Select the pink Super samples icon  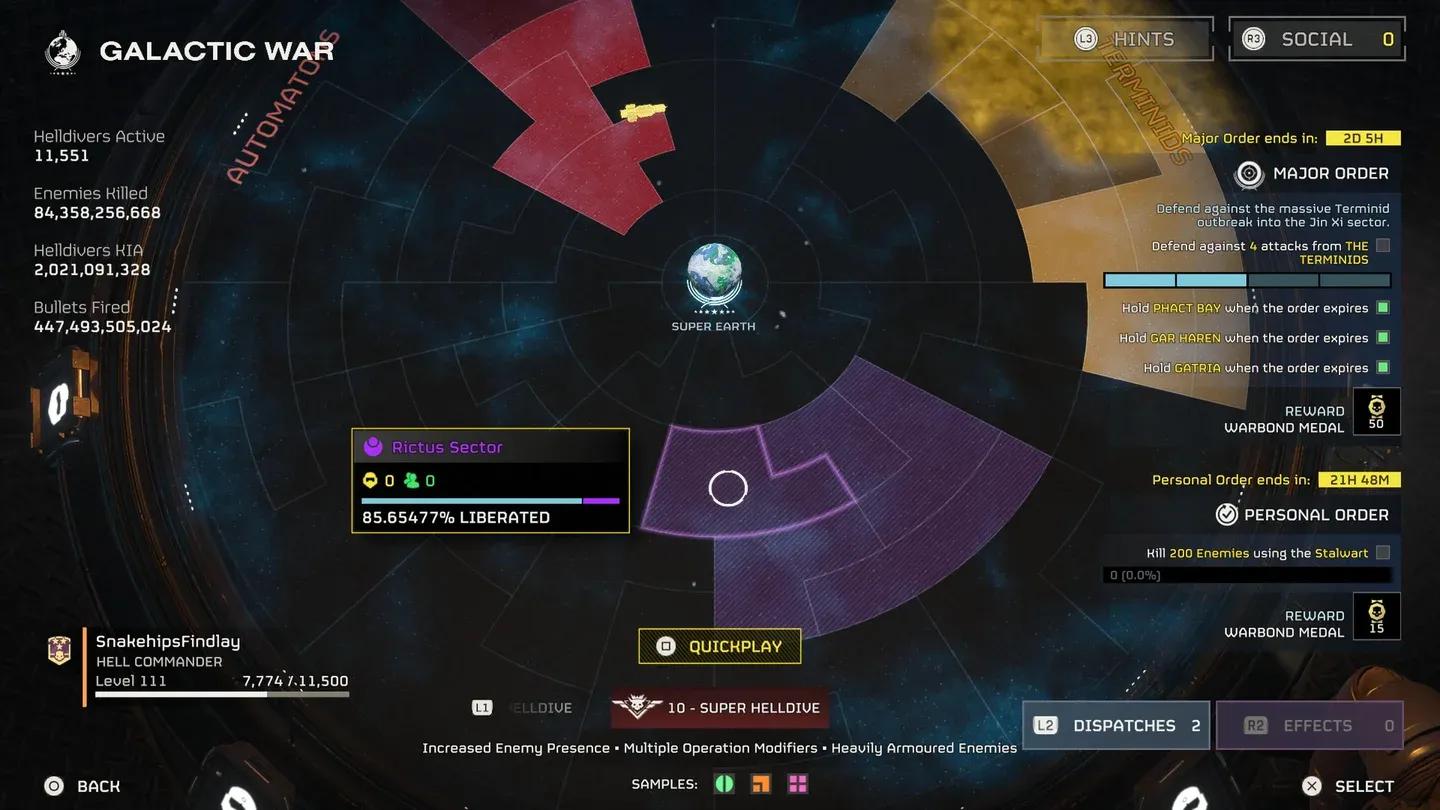point(797,783)
